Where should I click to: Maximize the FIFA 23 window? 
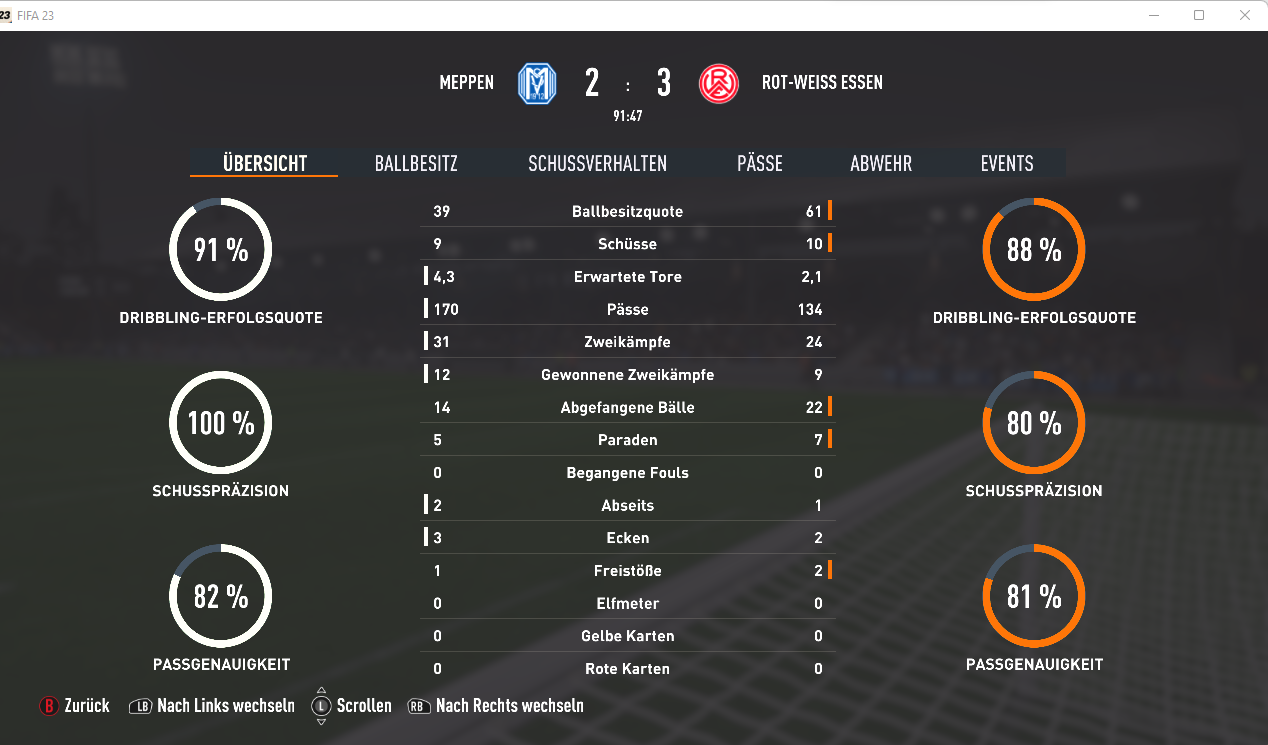(x=1199, y=15)
